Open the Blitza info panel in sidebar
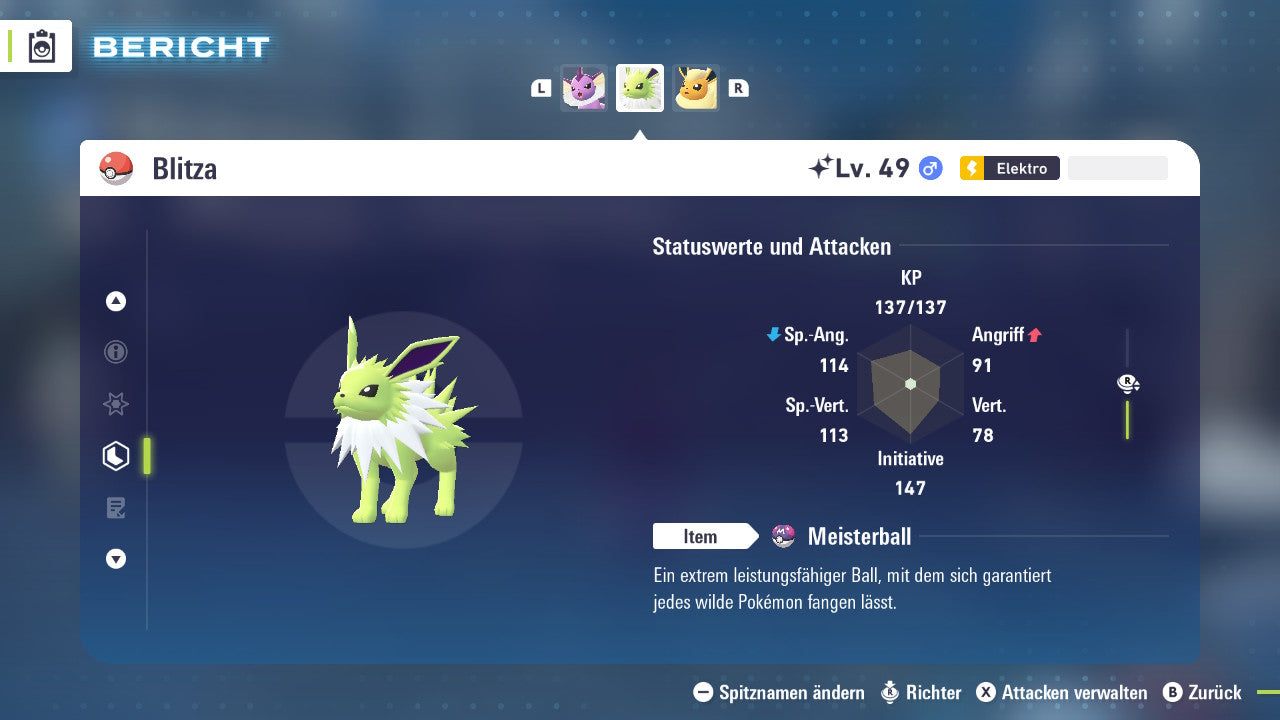 [115, 352]
